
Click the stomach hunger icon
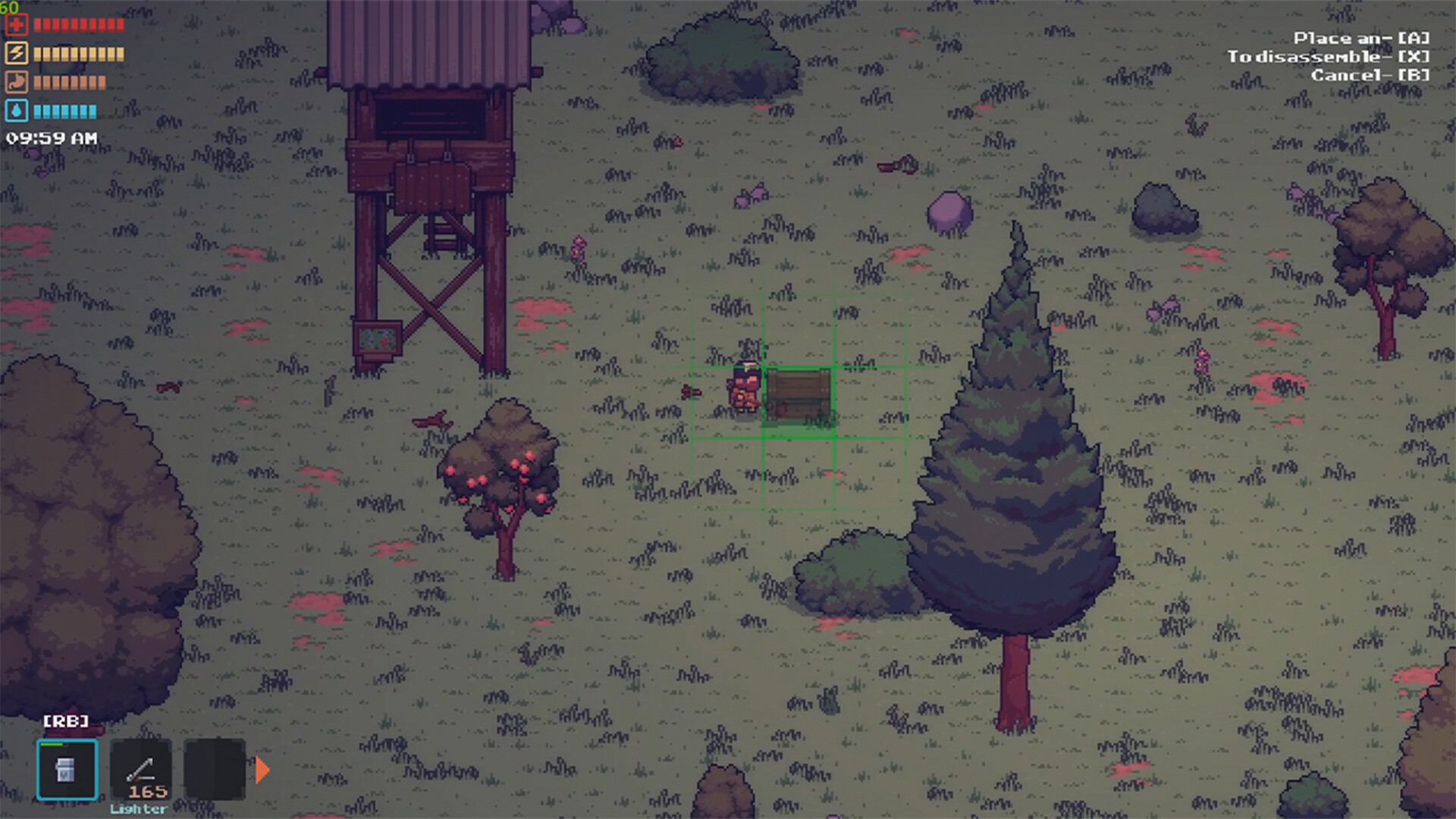[18, 82]
